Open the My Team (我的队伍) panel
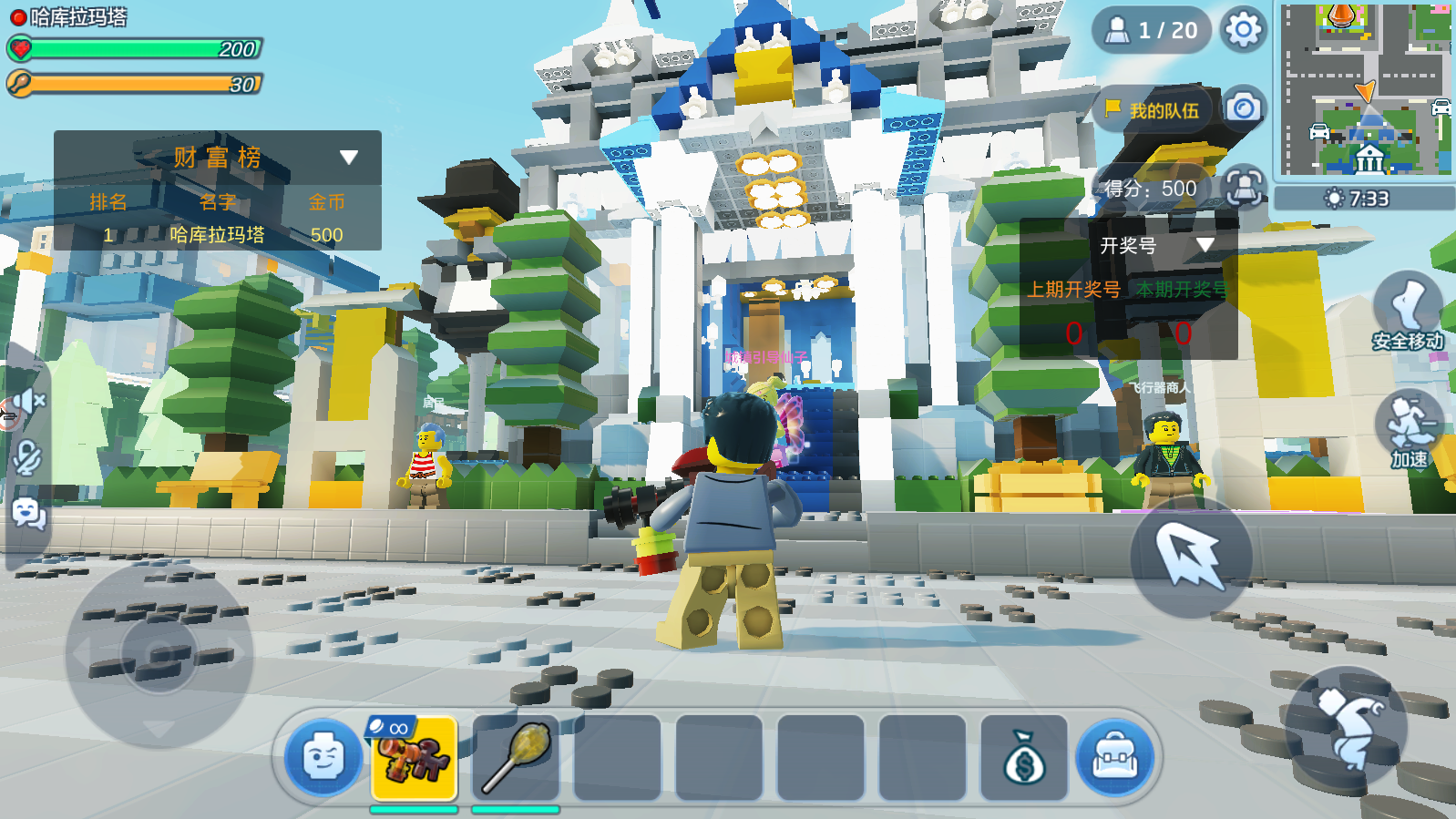Image resolution: width=1456 pixels, height=819 pixels. pyautogui.click(x=1153, y=110)
